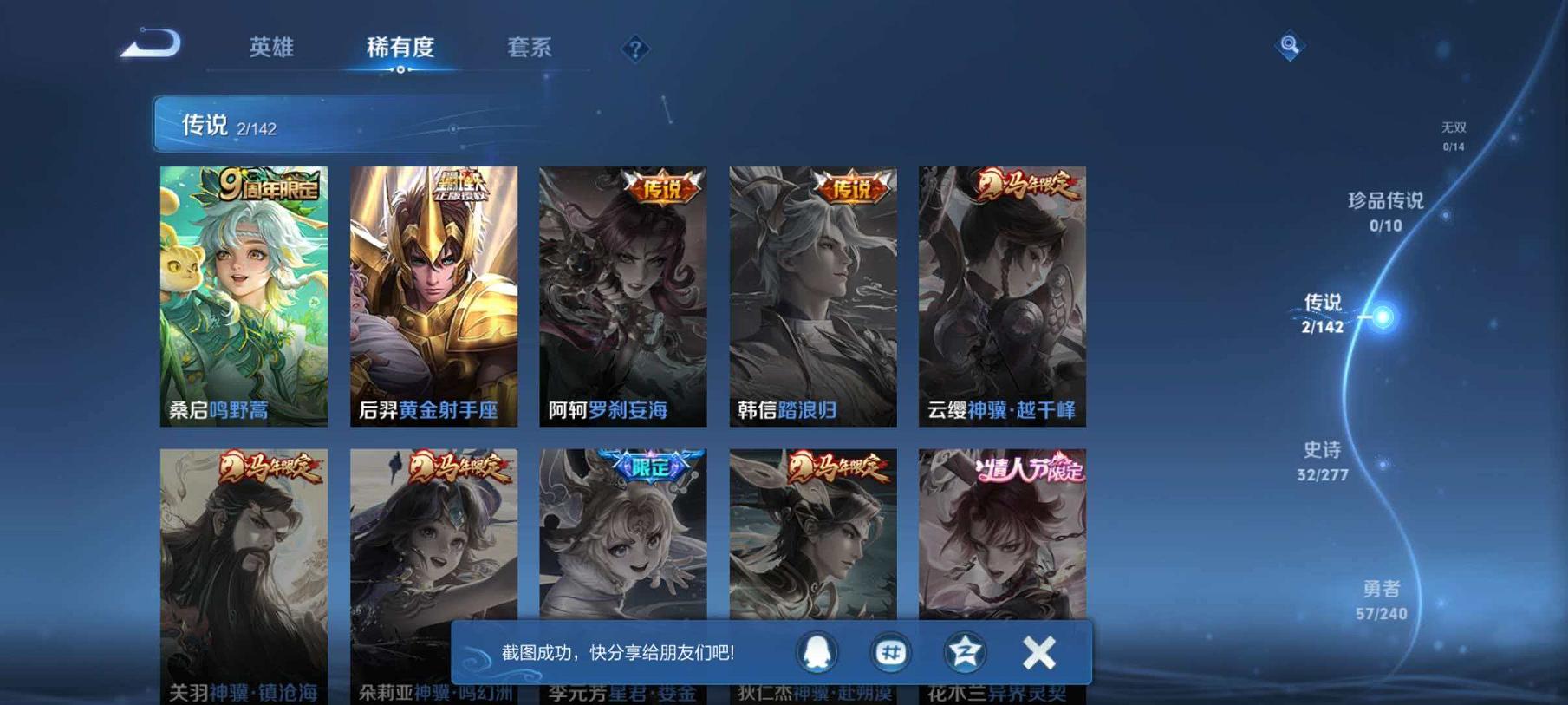
Task: Click the question mark help icon
Action: click(x=635, y=49)
